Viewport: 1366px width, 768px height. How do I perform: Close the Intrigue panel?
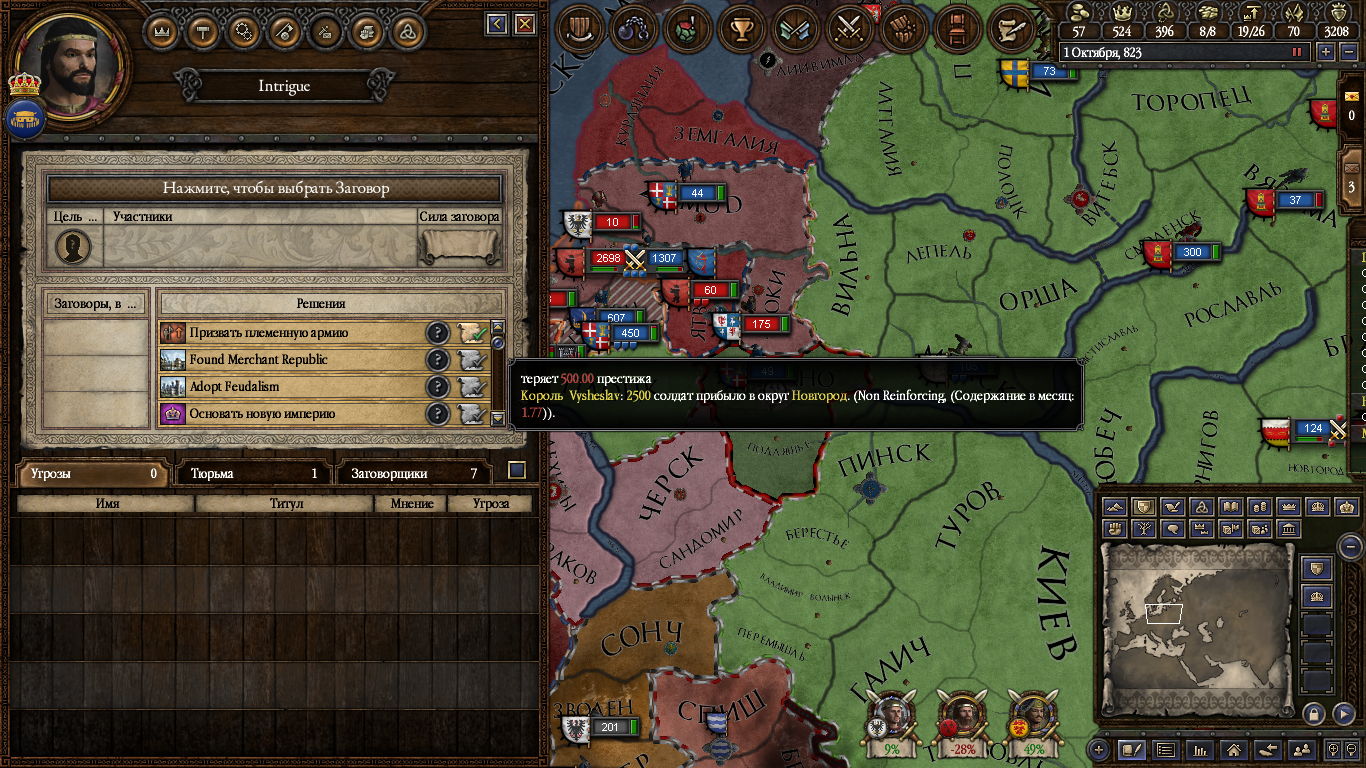click(x=525, y=24)
